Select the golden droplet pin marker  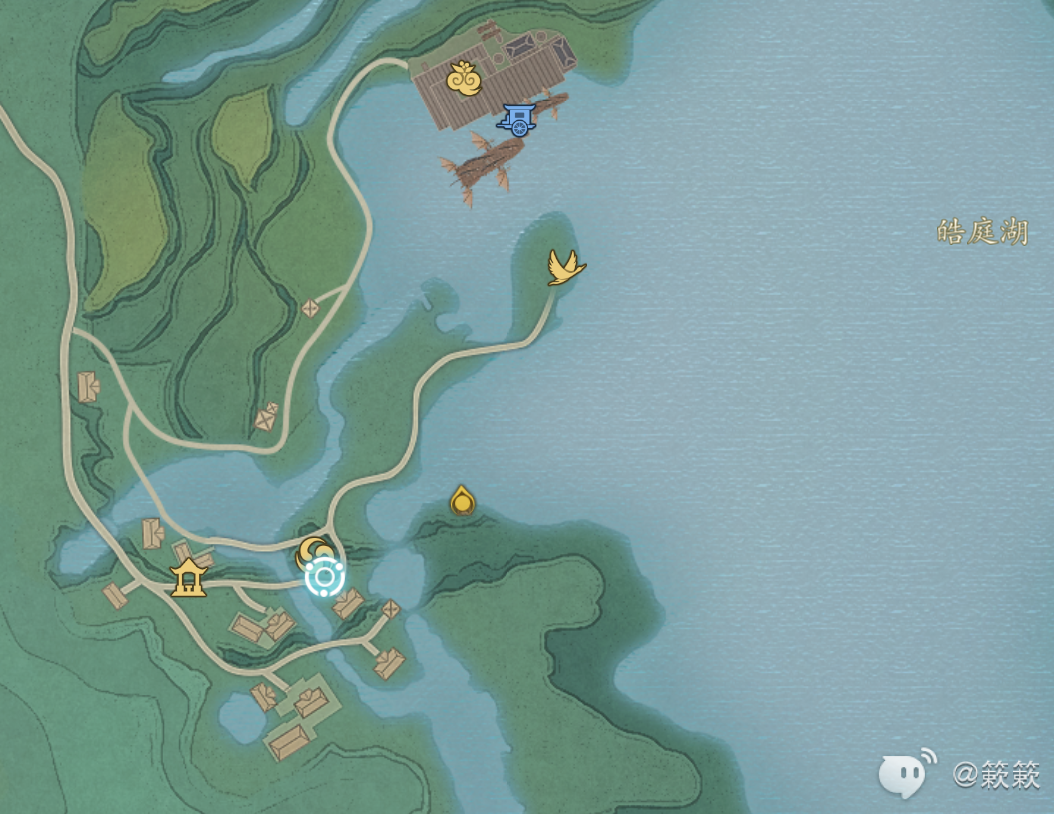[x=462, y=500]
